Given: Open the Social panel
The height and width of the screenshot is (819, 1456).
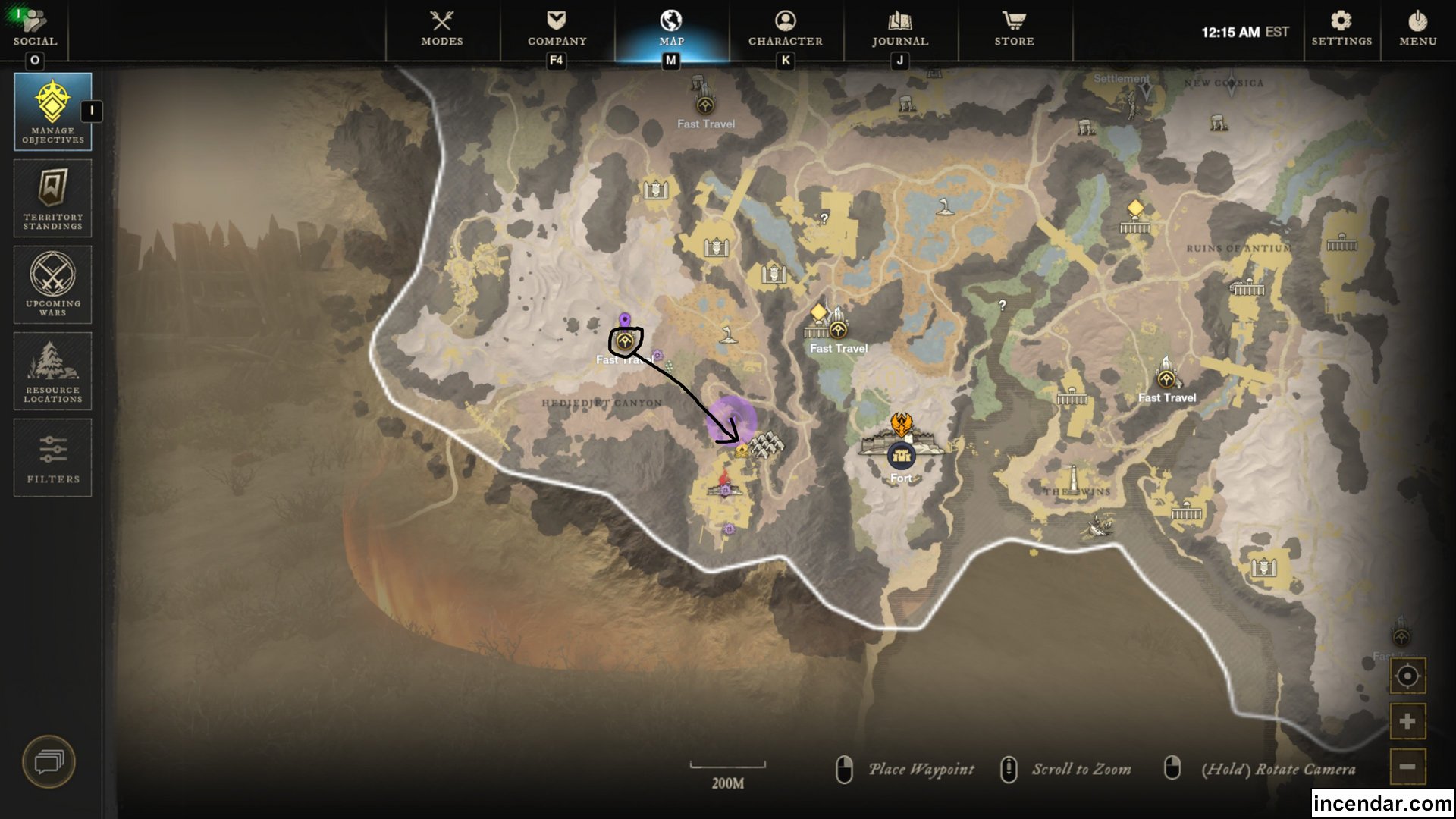Looking at the screenshot, I should [35, 29].
